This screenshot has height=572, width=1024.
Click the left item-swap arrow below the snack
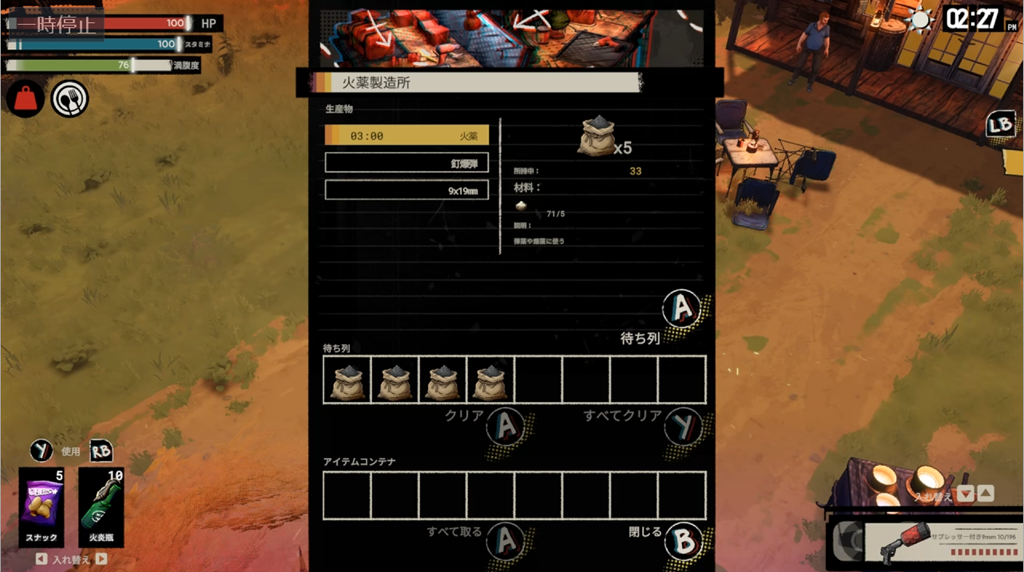41,559
